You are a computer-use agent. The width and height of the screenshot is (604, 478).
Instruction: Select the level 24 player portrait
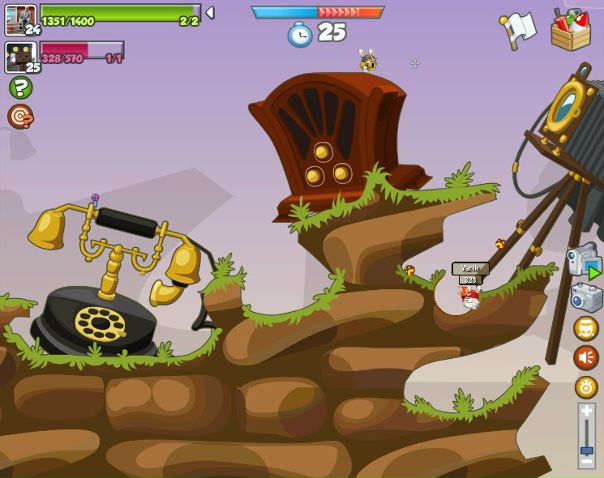pos(20,19)
